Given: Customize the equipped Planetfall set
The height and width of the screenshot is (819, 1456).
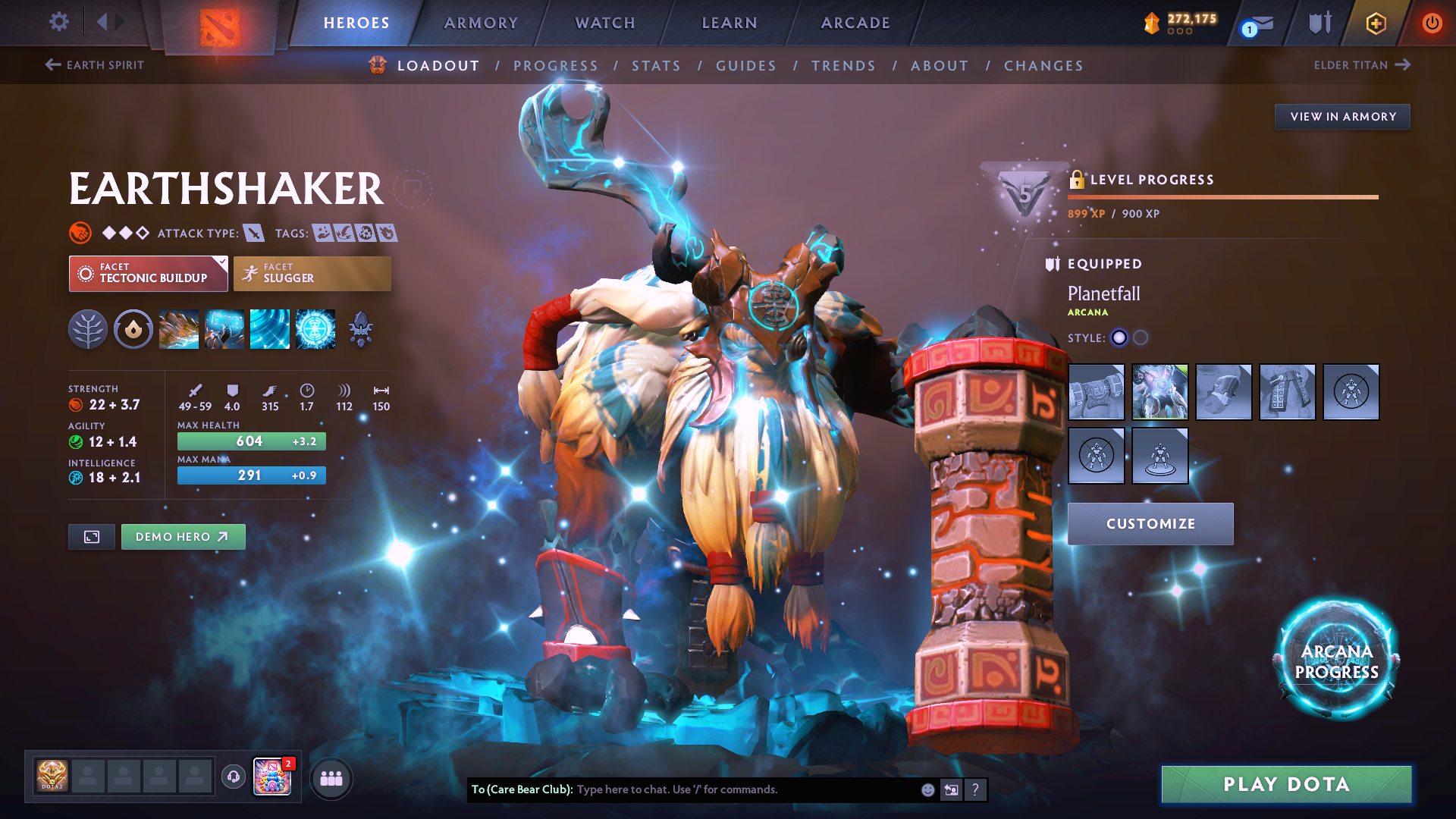Looking at the screenshot, I should pos(1150,524).
